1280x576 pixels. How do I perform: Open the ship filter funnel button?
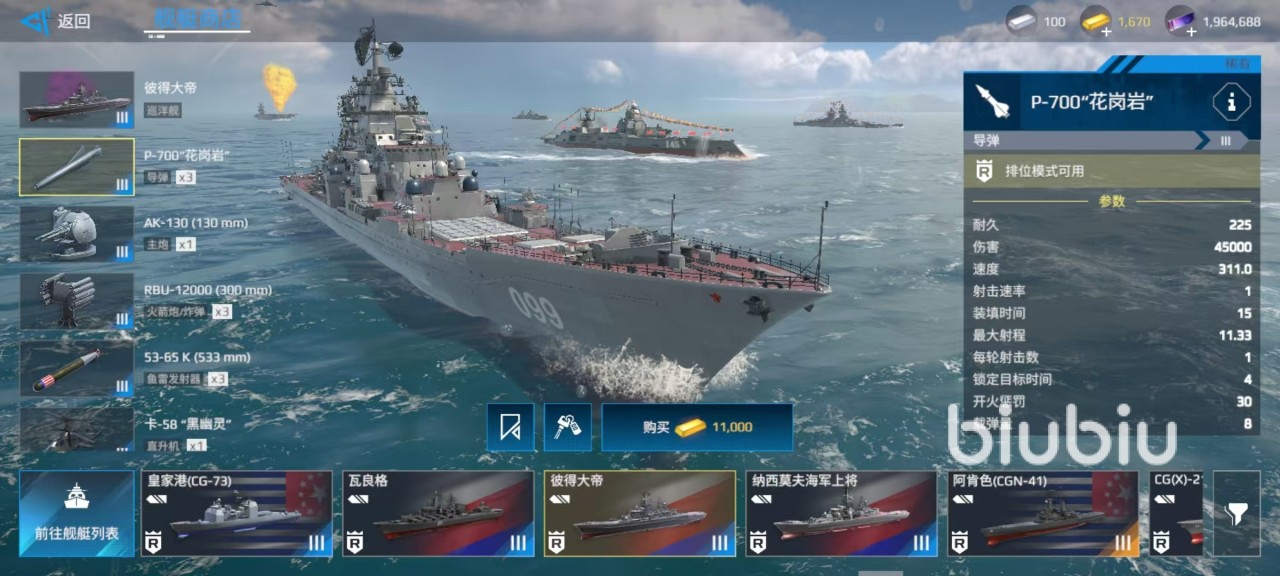(x=1236, y=513)
